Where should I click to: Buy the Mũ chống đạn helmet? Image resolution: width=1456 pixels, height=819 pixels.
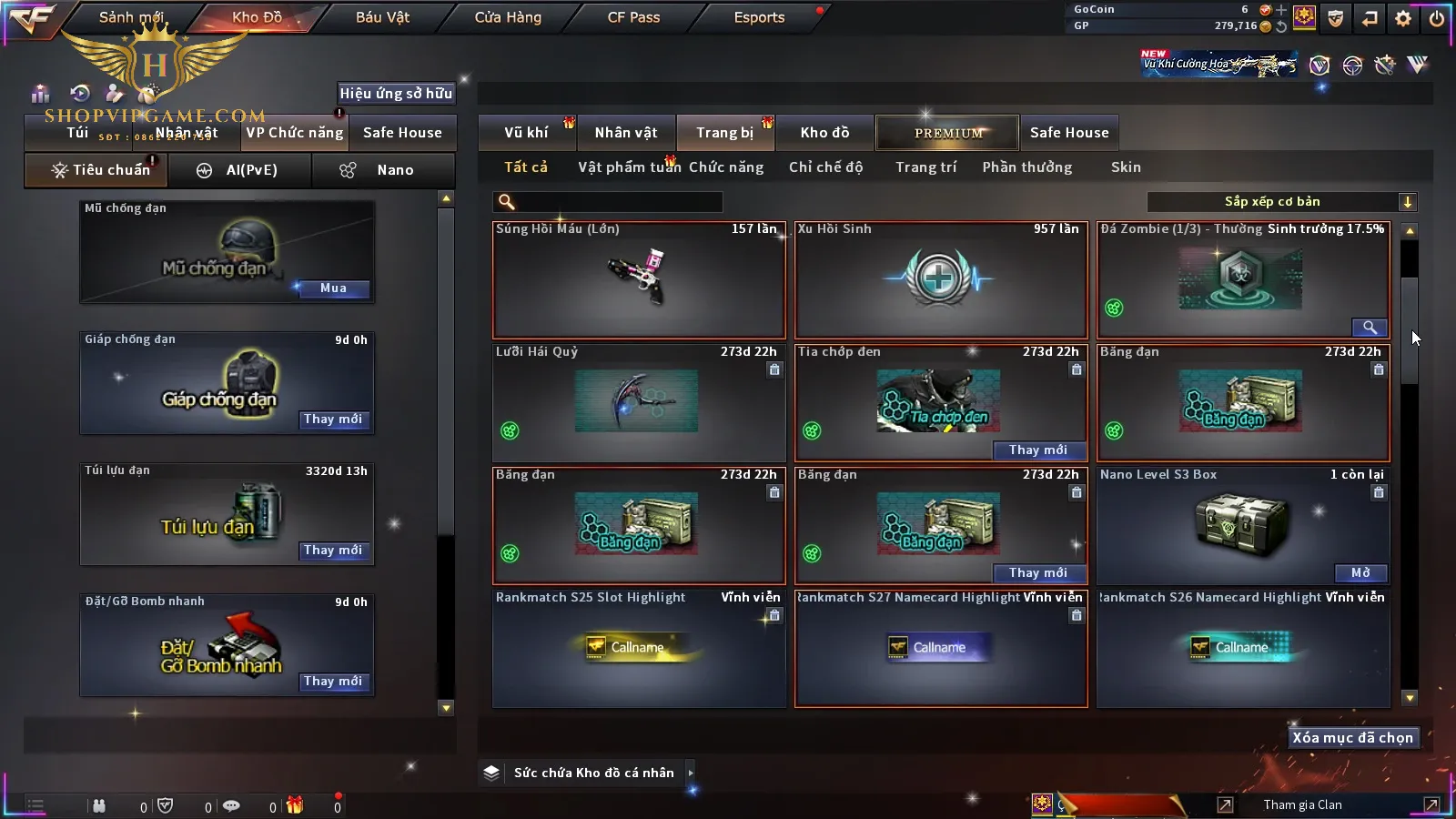[332, 288]
